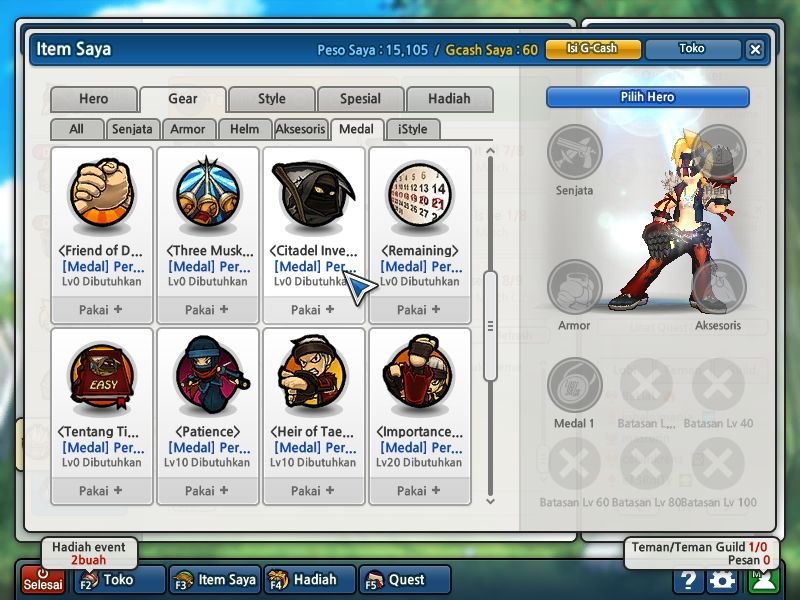This screenshot has width=800, height=600.
Task: Open the Spesial tab
Action: [360, 99]
